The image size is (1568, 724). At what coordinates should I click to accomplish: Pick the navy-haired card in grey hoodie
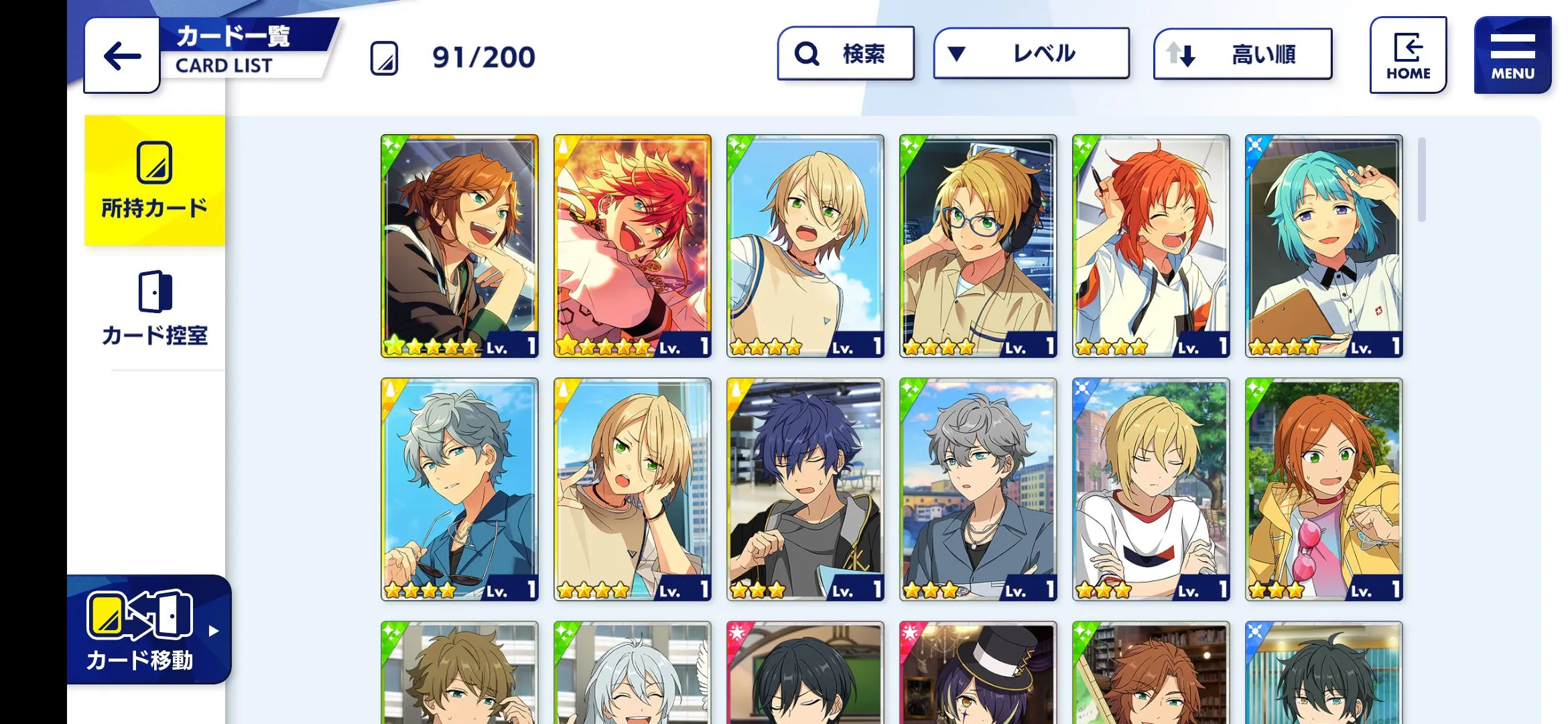click(x=805, y=489)
